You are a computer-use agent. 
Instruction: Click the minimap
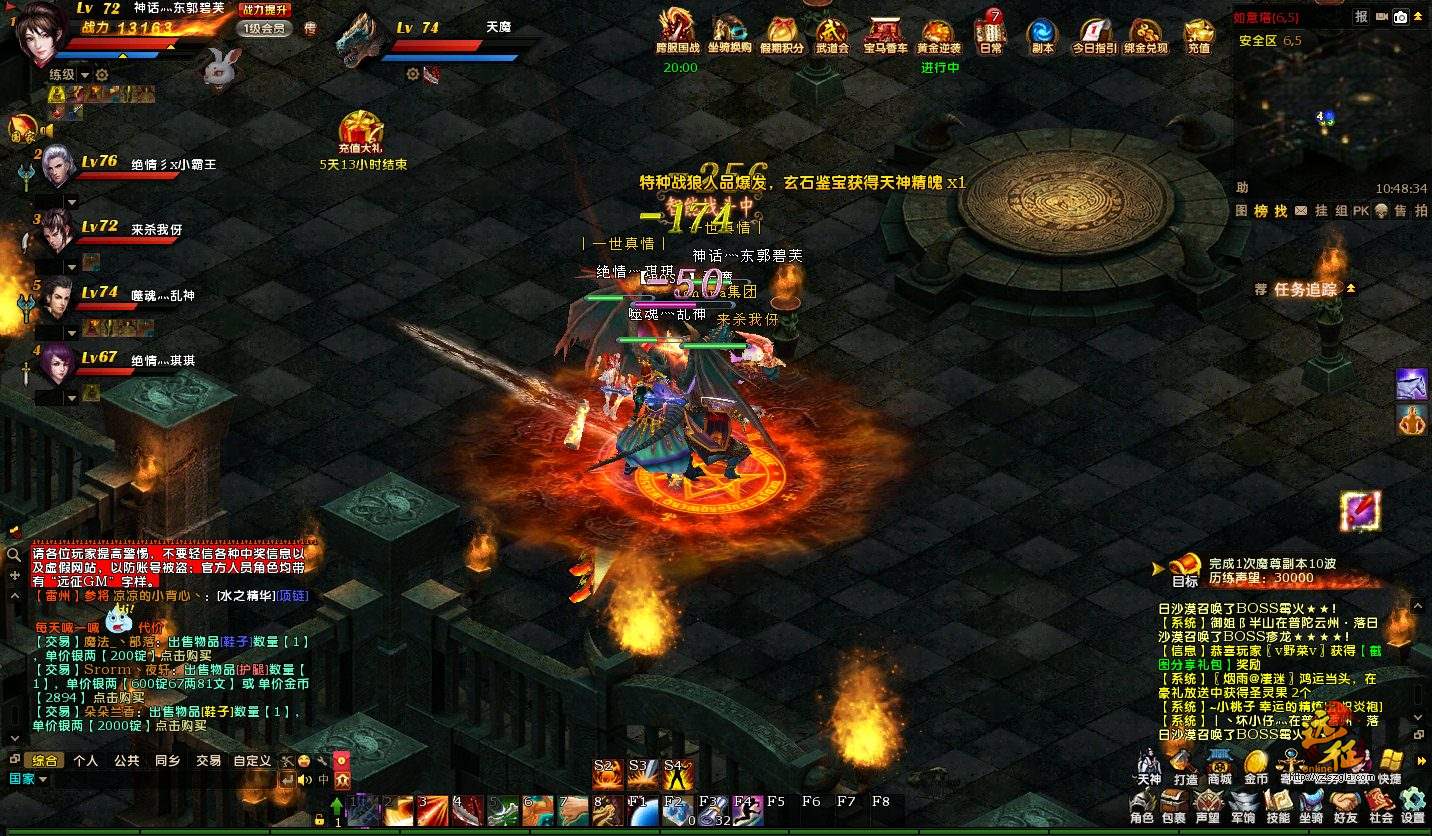1330,110
